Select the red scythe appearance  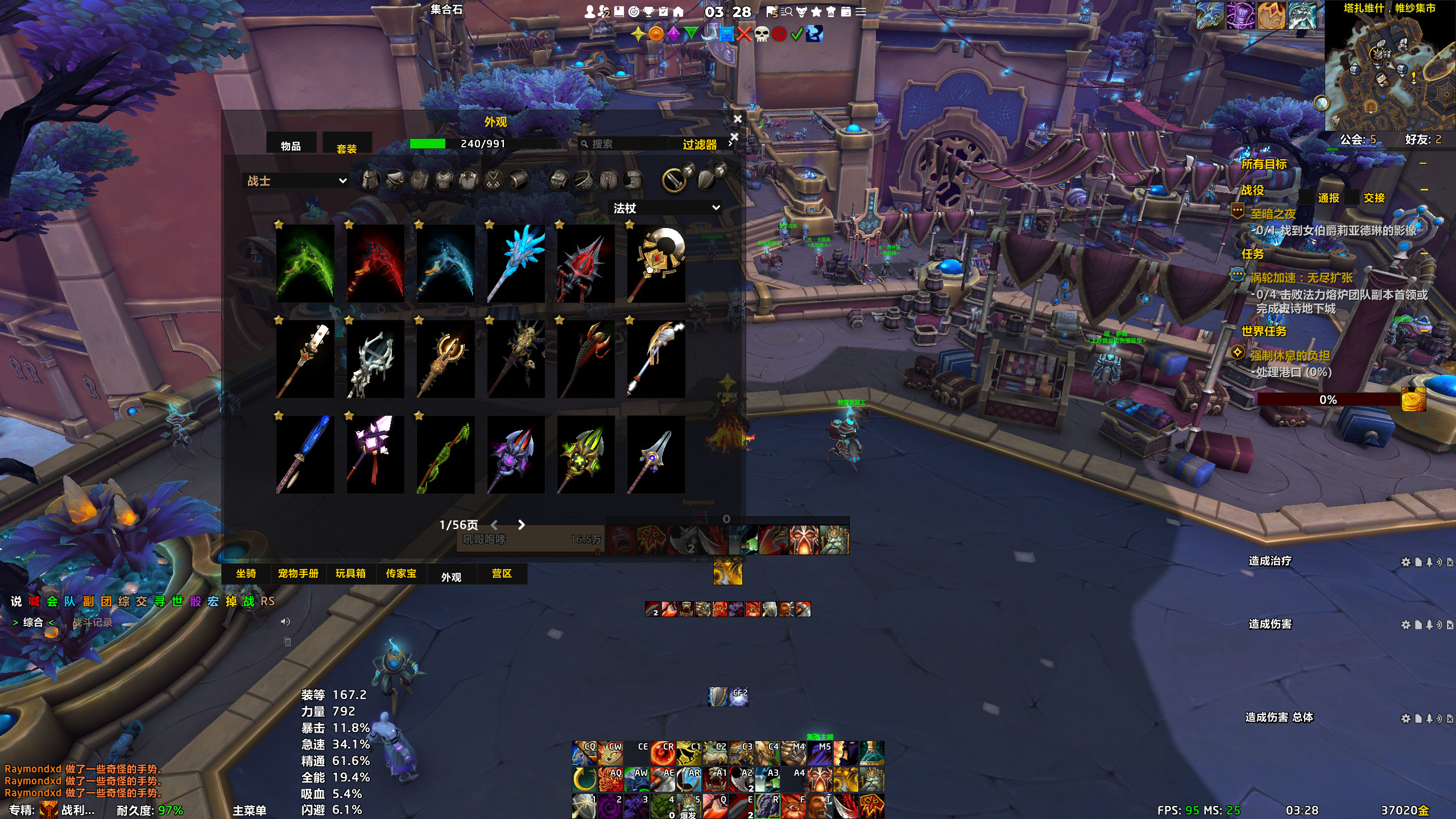click(375, 263)
